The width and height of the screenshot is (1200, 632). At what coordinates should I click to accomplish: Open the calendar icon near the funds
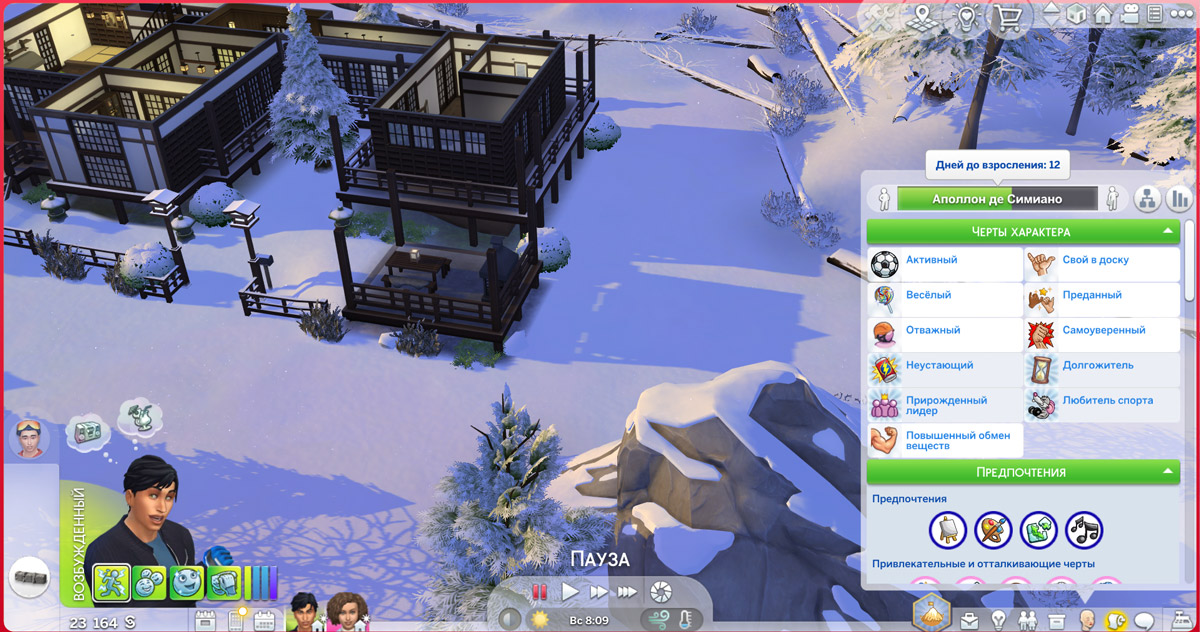click(x=265, y=621)
